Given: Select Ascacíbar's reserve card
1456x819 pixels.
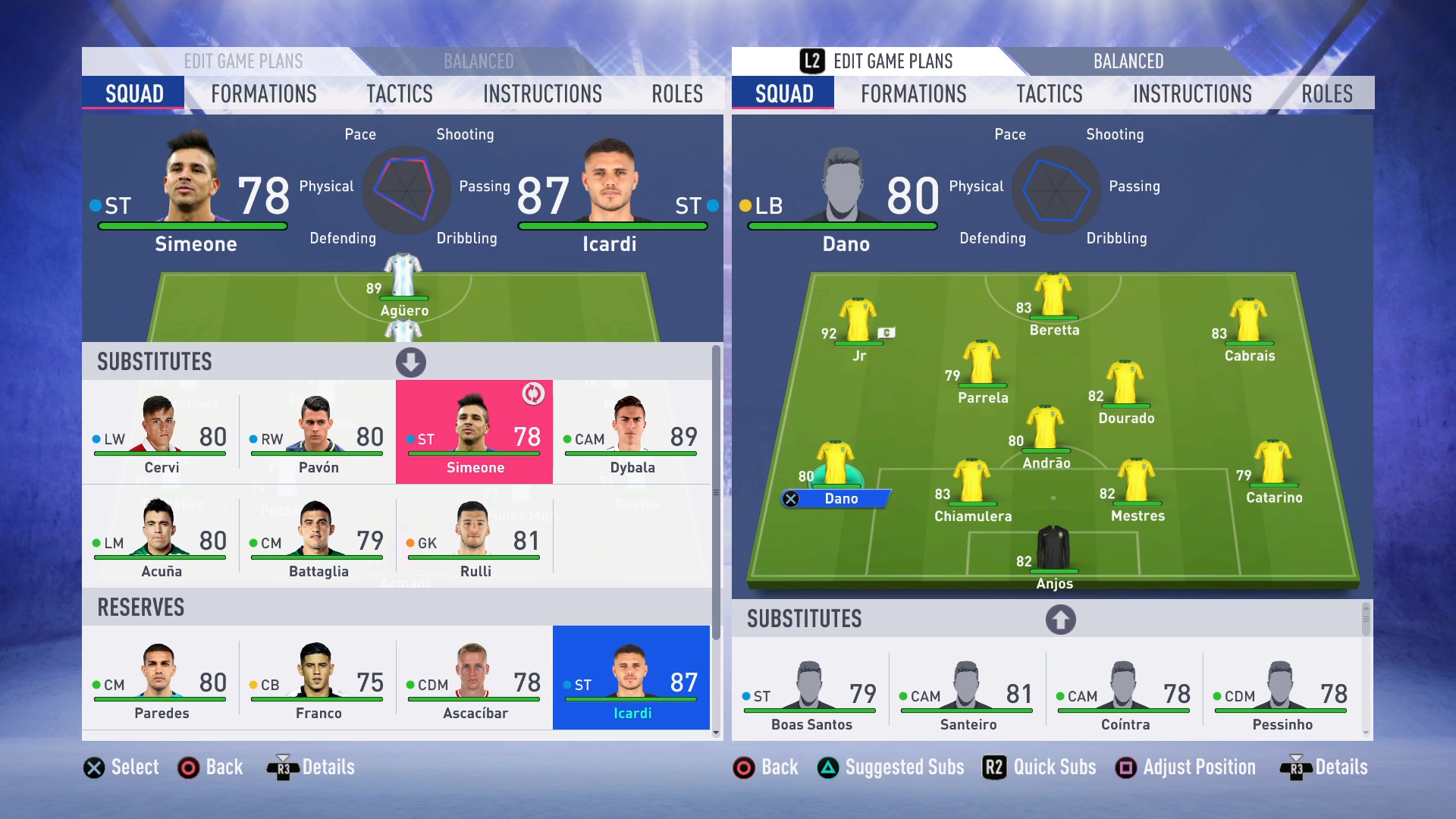Looking at the screenshot, I should (x=474, y=678).
